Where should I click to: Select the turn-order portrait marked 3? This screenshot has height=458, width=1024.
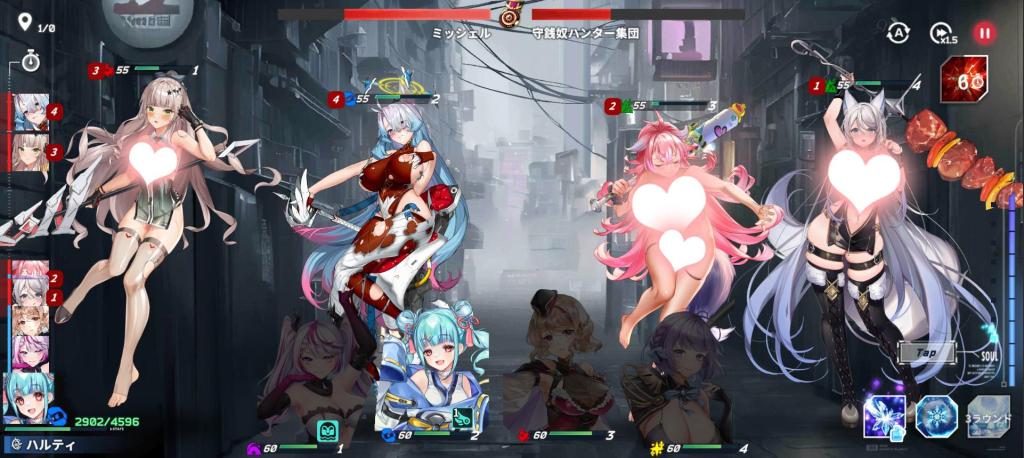pyautogui.click(x=29, y=153)
